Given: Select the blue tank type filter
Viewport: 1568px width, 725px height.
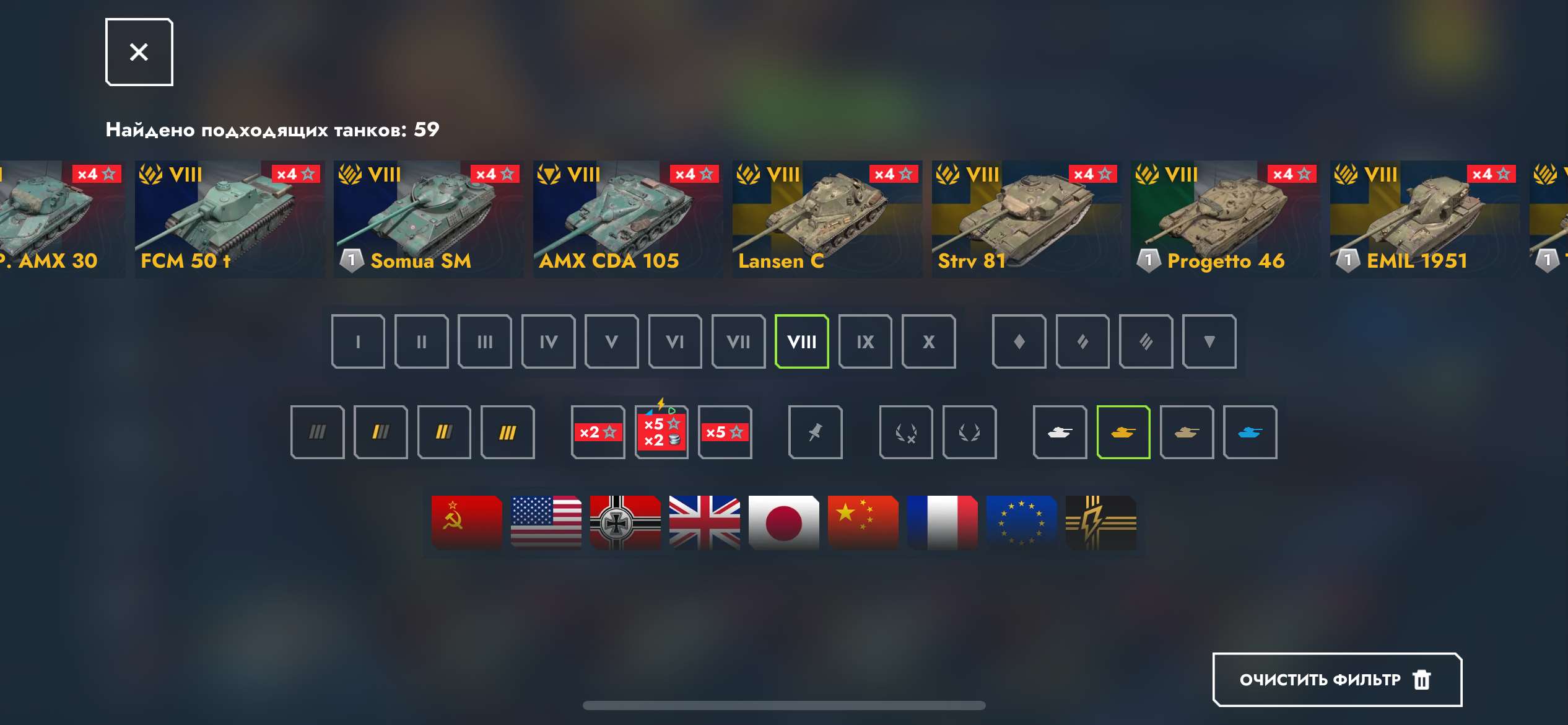Looking at the screenshot, I should tap(1250, 432).
